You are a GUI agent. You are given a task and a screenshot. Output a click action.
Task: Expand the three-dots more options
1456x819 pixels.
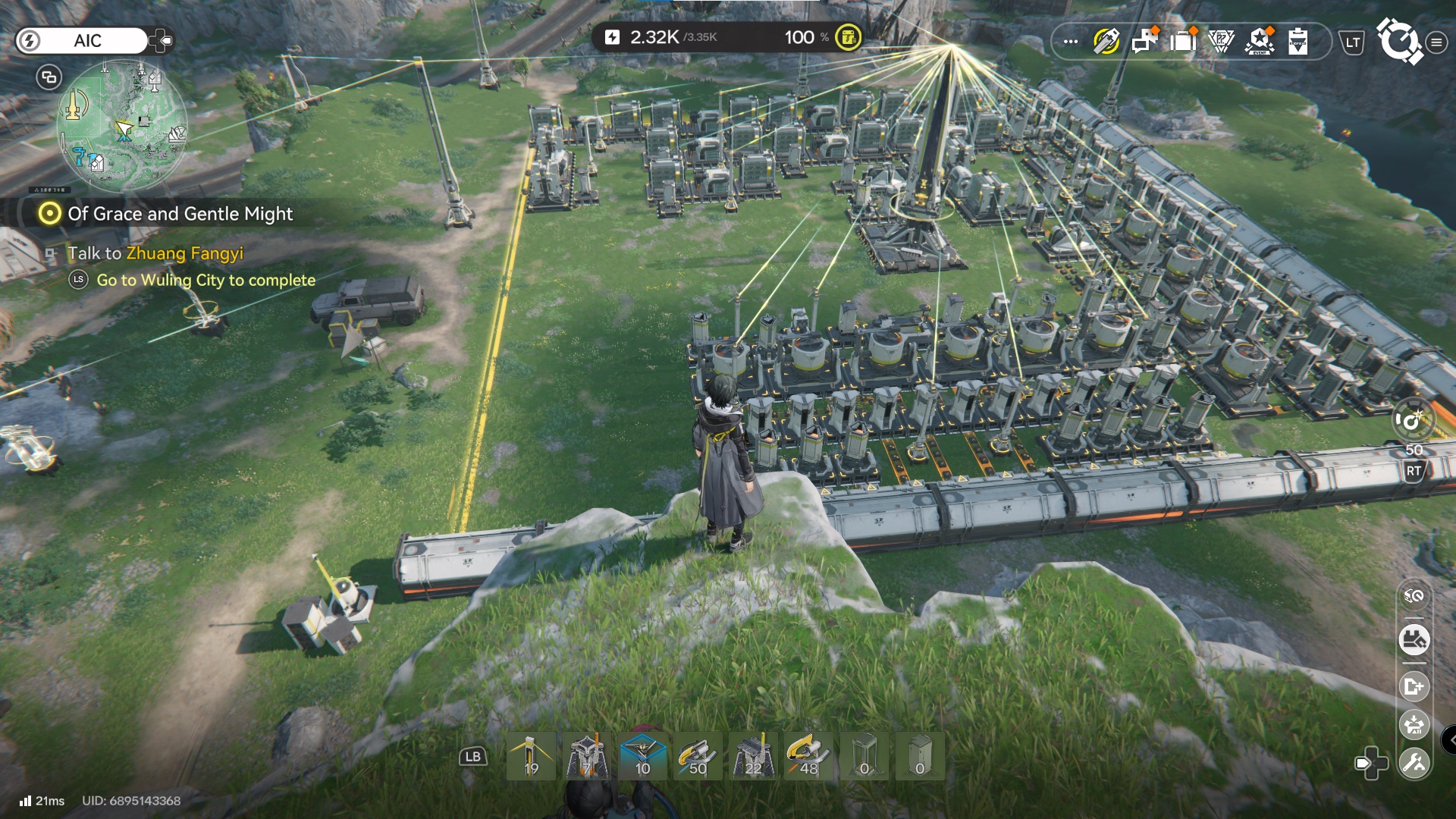coord(1071,42)
